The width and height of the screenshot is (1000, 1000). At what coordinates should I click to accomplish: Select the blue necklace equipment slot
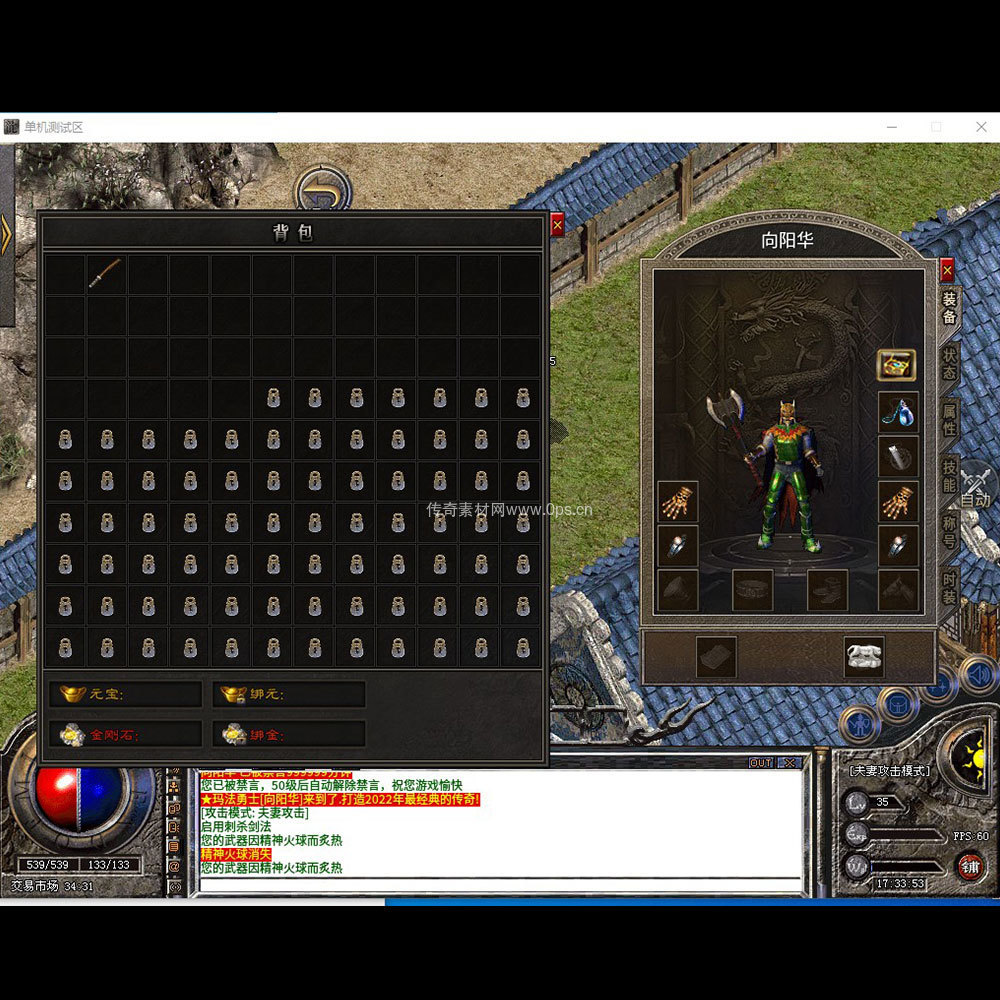[897, 411]
